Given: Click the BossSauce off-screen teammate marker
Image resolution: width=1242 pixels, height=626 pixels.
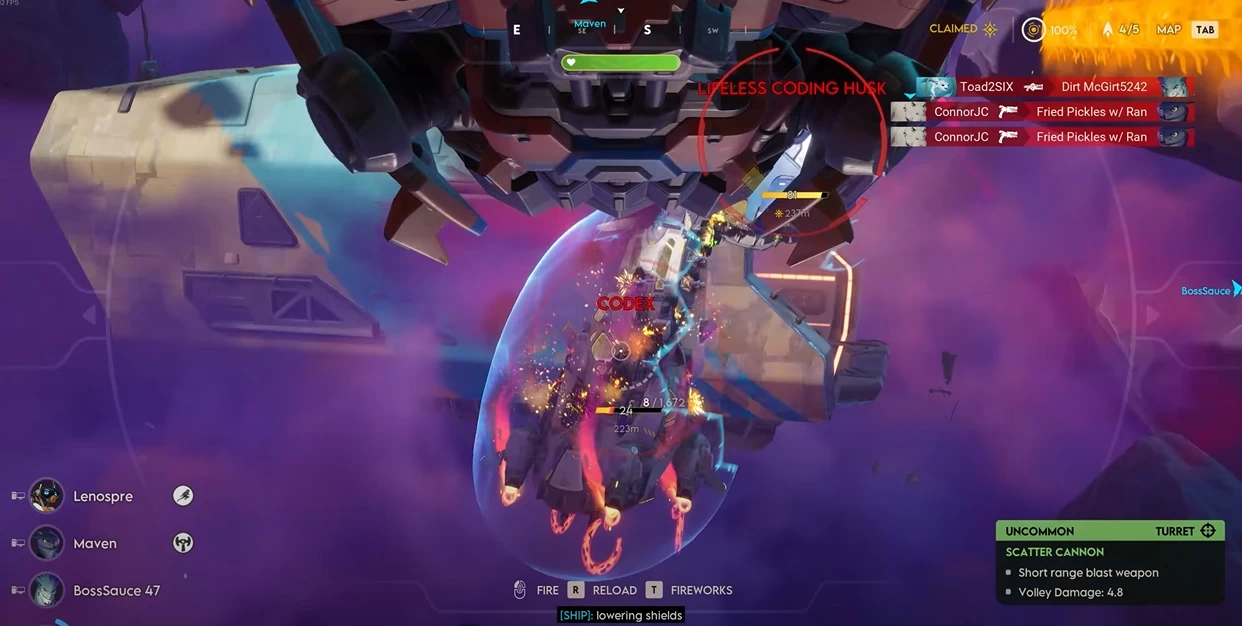Looking at the screenshot, I should [1208, 291].
